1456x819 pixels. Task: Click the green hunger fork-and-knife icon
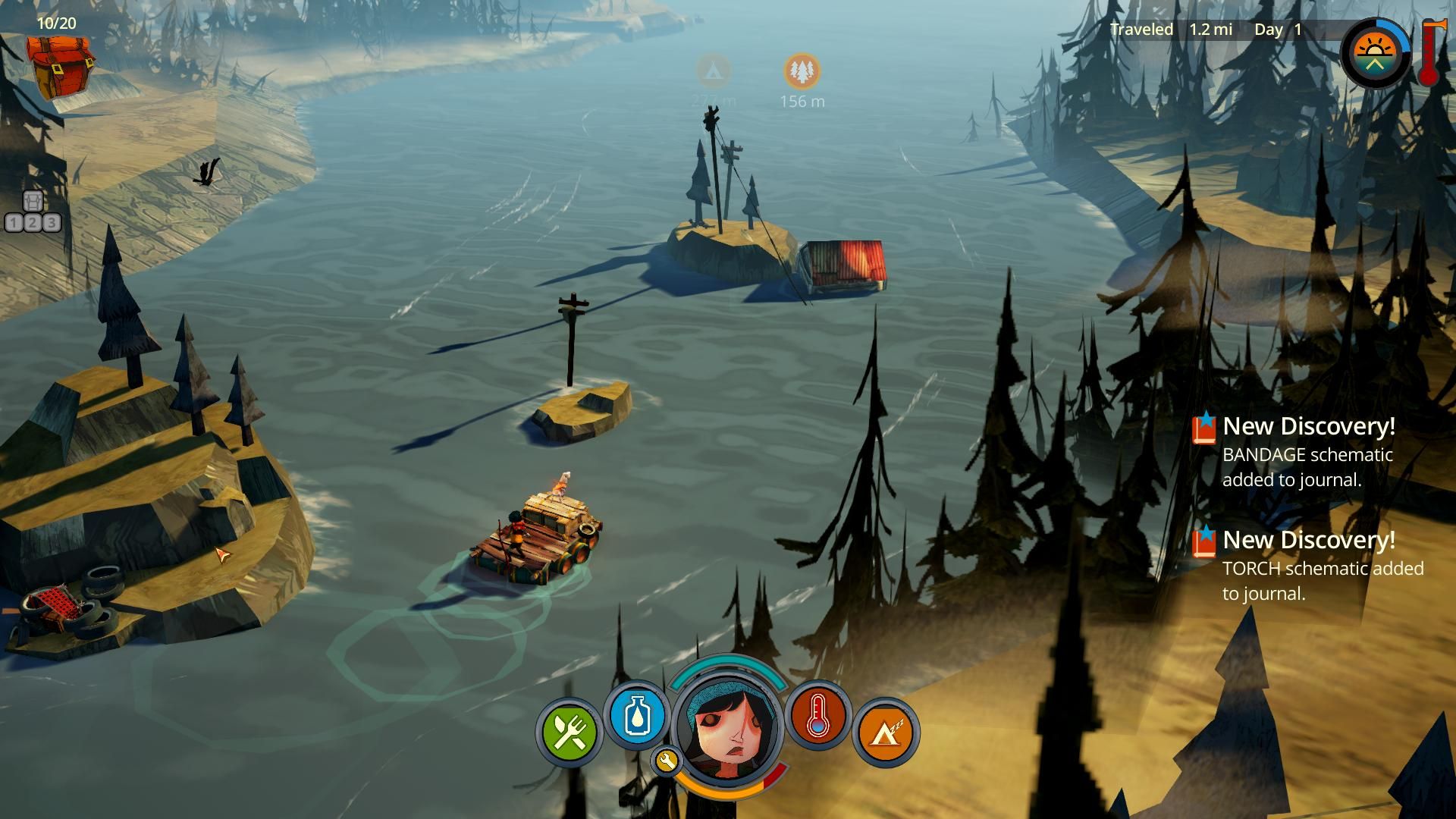coord(570,732)
